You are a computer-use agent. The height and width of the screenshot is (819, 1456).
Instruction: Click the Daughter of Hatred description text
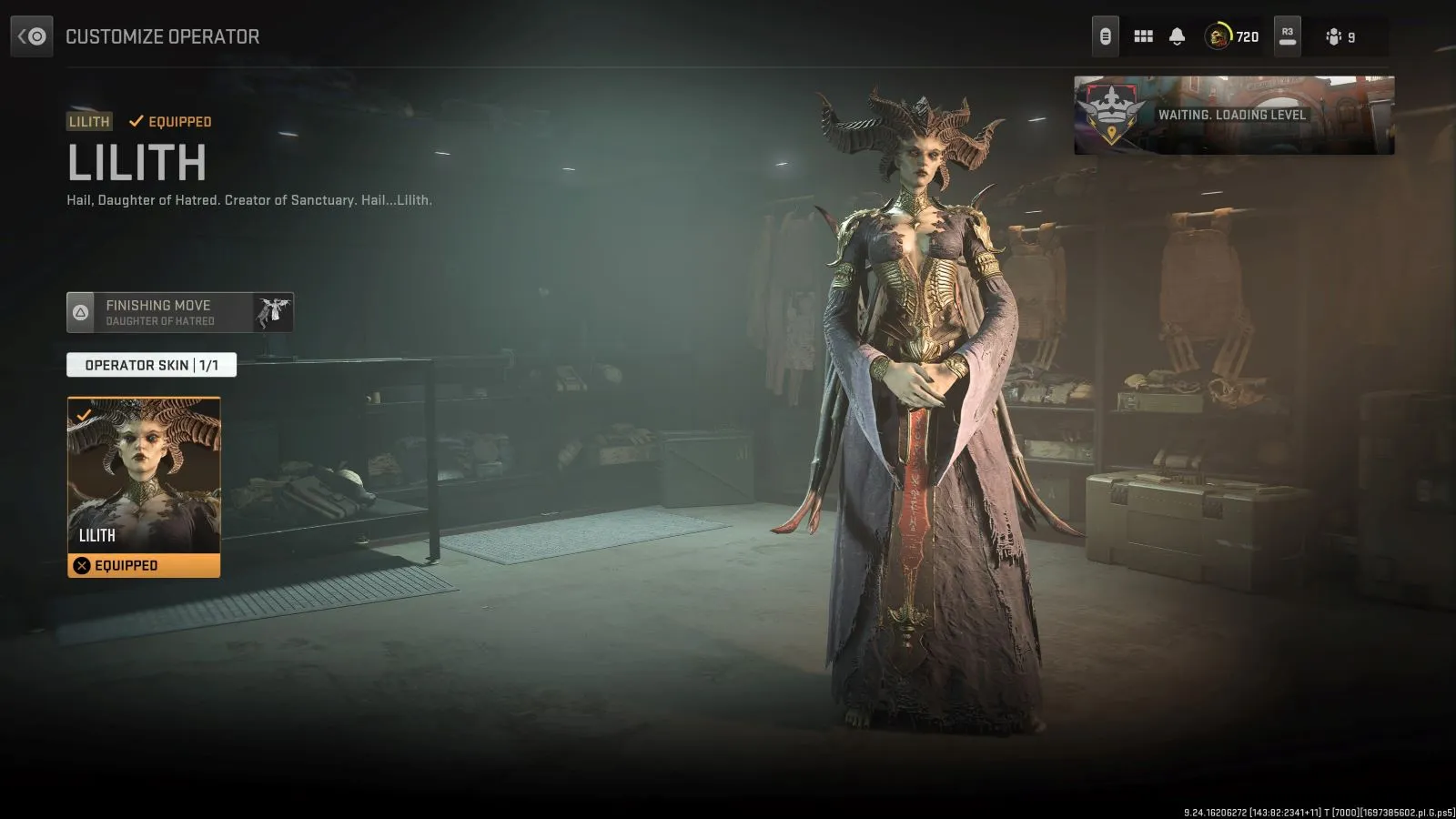coord(248,200)
